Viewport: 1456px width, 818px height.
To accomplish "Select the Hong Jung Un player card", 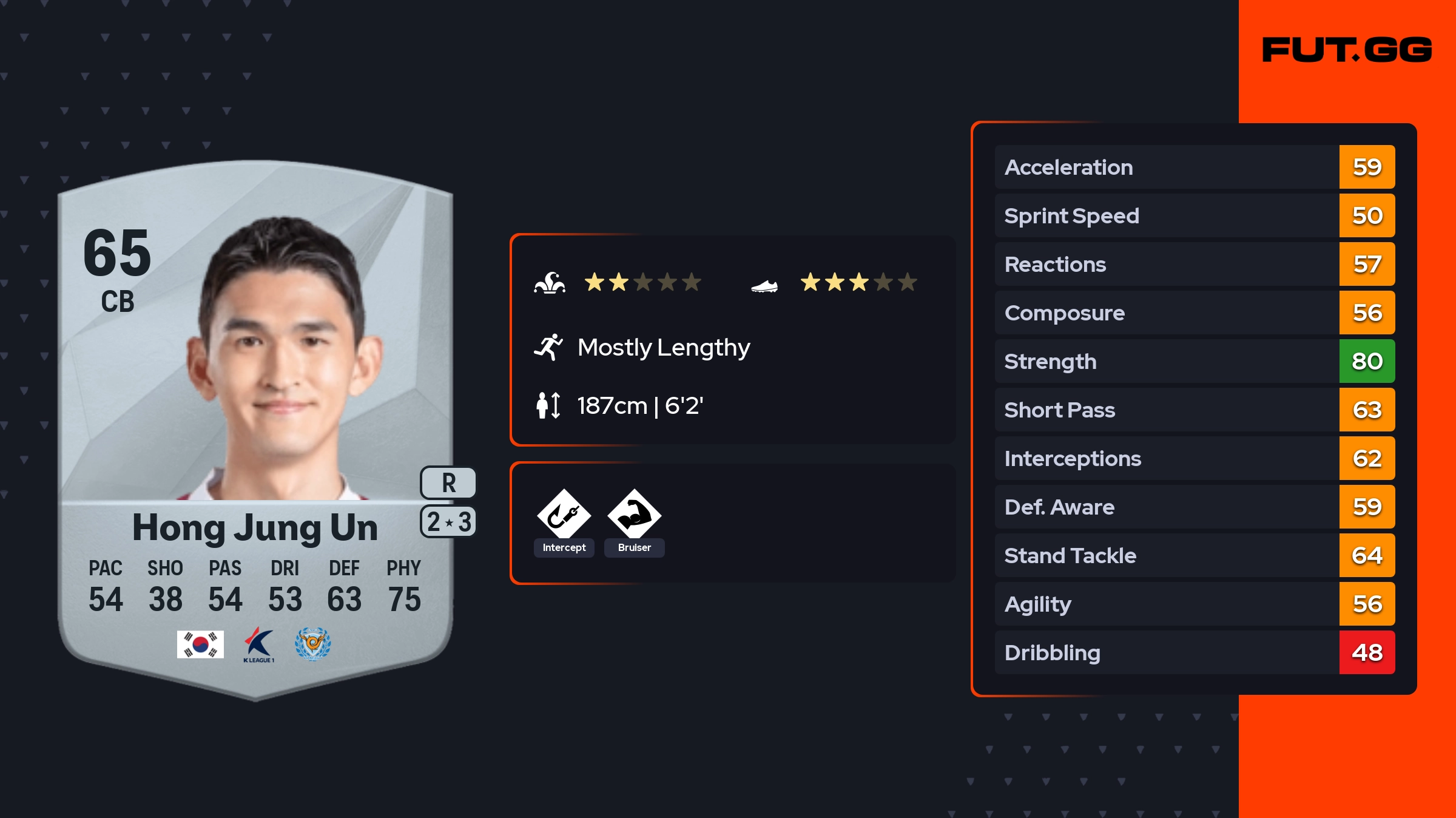I will (x=255, y=425).
